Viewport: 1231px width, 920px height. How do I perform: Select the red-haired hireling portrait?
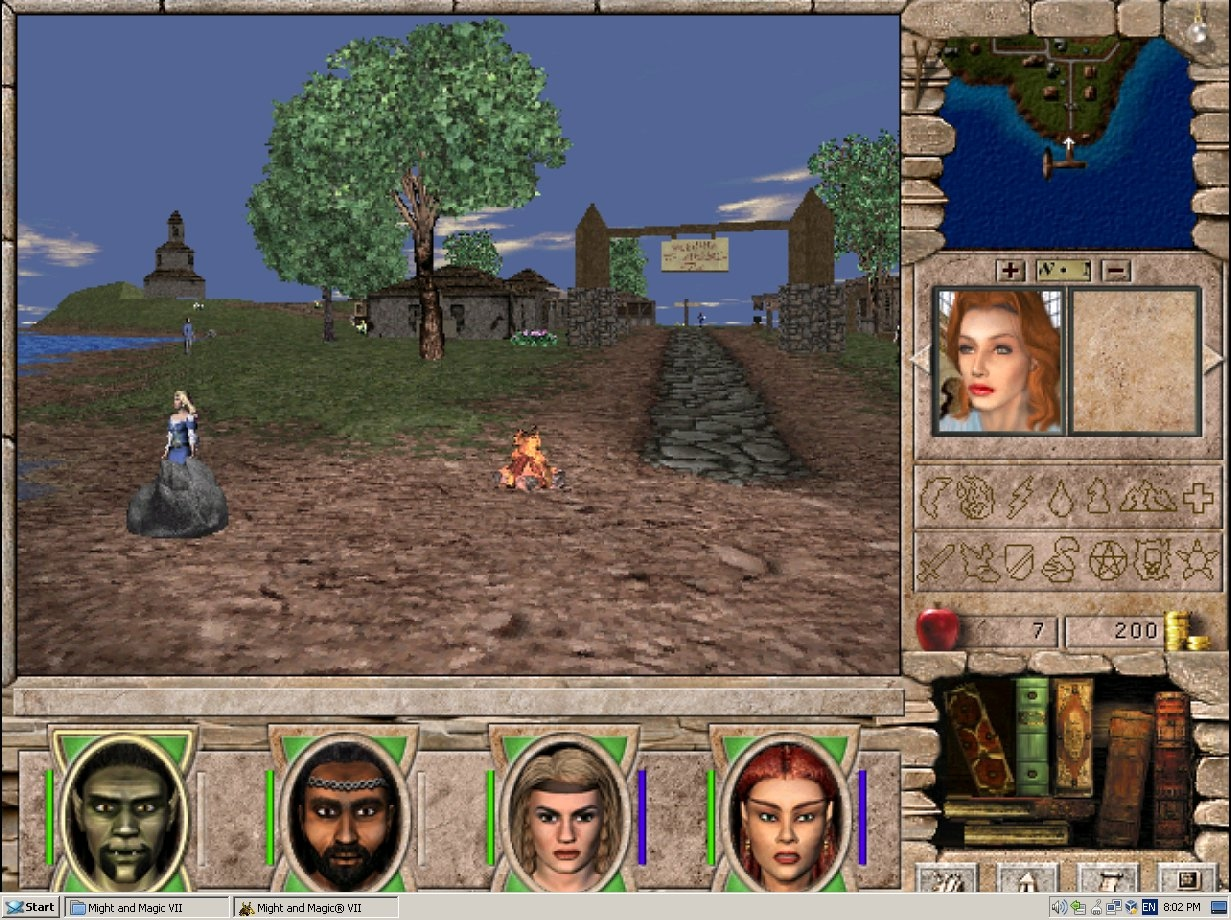coord(998,360)
